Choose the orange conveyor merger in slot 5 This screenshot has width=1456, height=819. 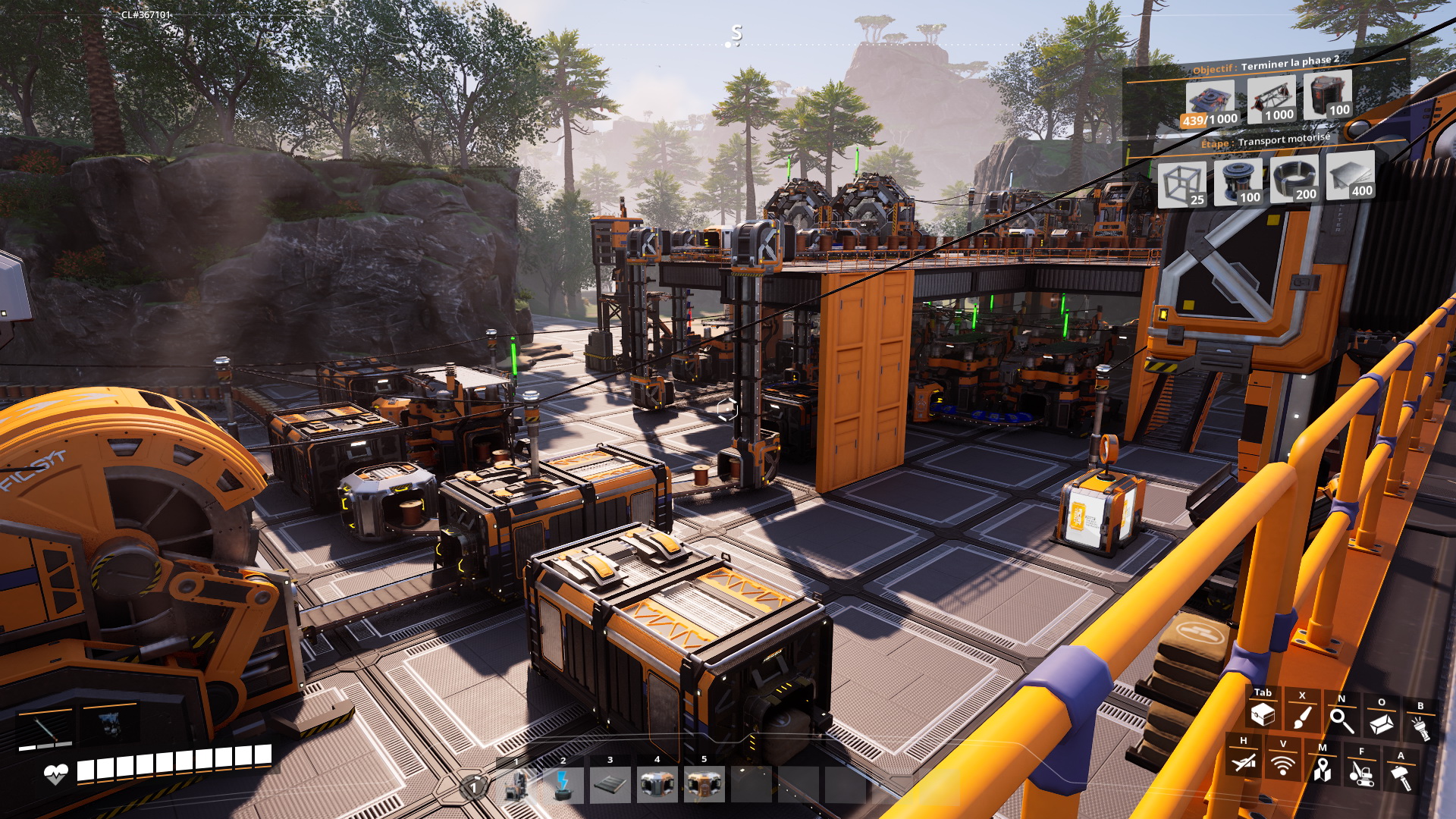tap(704, 784)
